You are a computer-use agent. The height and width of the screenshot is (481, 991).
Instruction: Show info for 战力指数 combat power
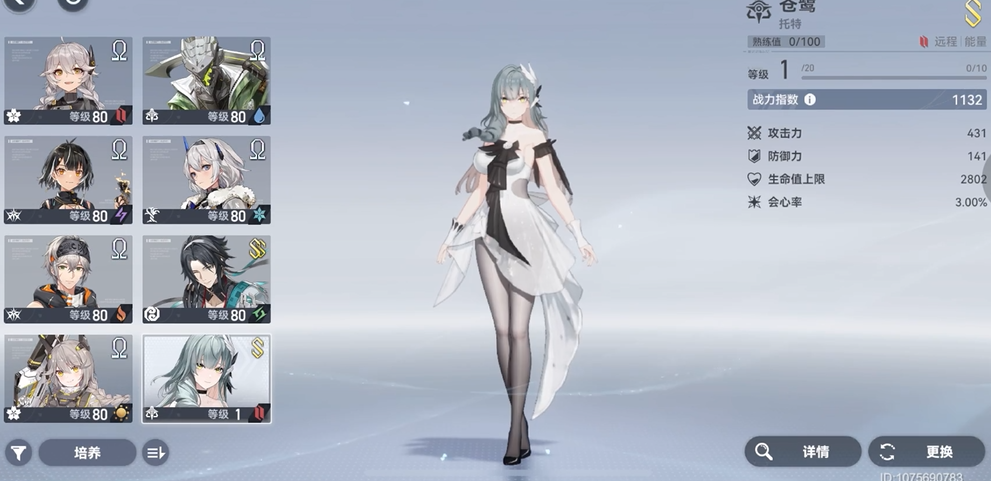[x=810, y=100]
